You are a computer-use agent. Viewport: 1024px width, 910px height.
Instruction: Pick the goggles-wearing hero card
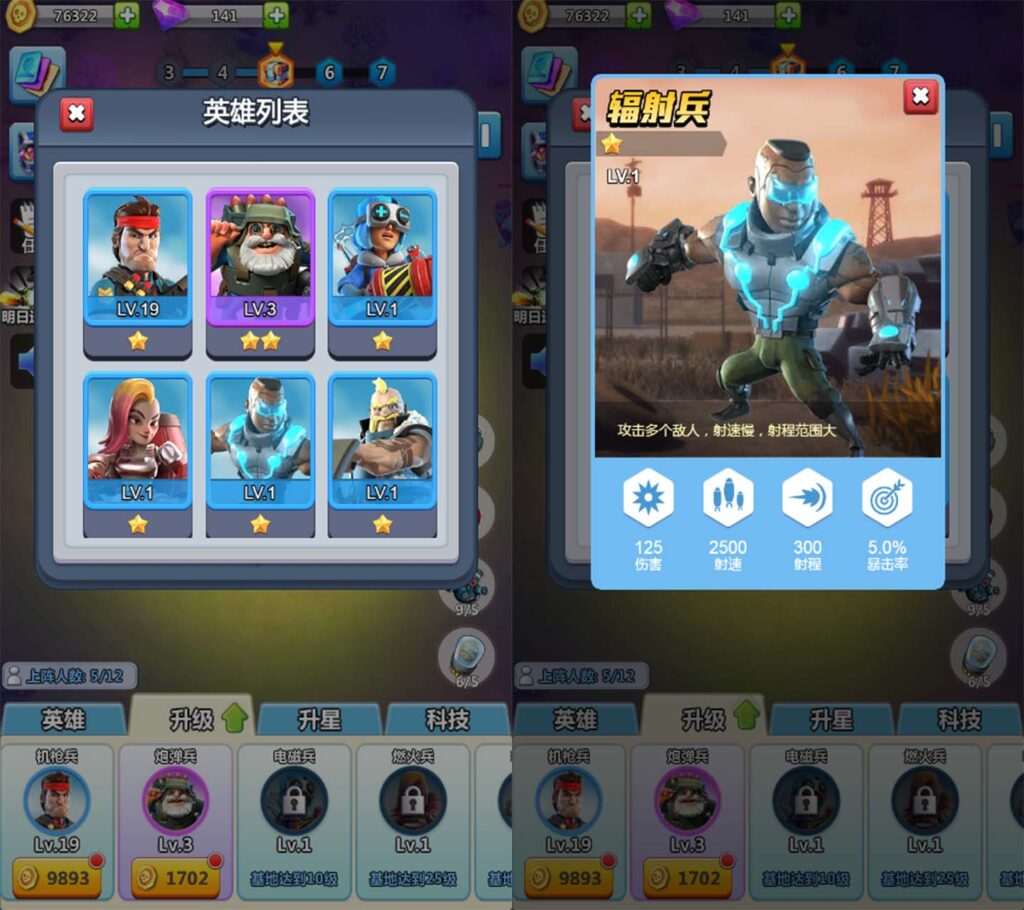tap(382, 258)
